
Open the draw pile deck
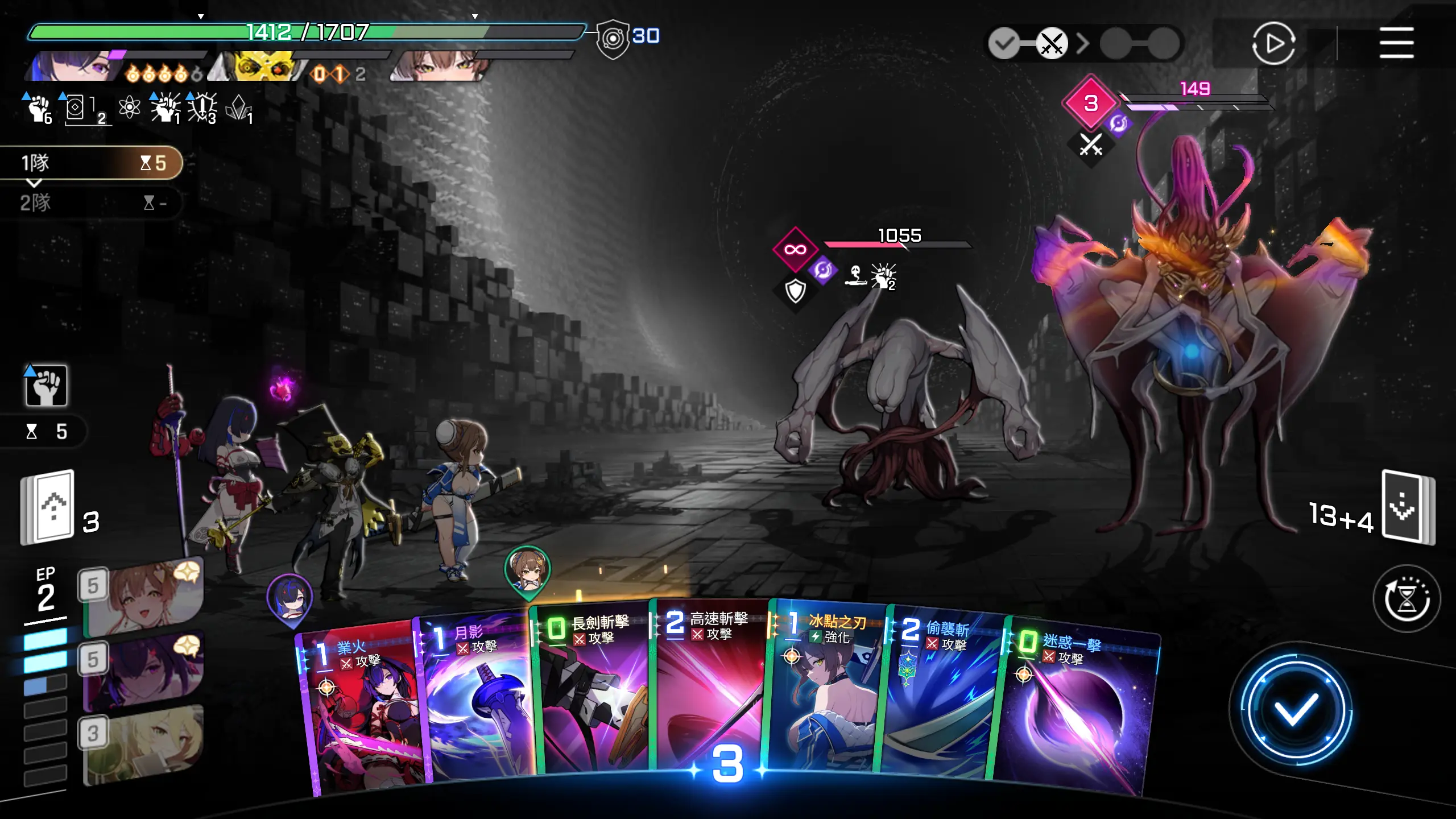coord(48,507)
